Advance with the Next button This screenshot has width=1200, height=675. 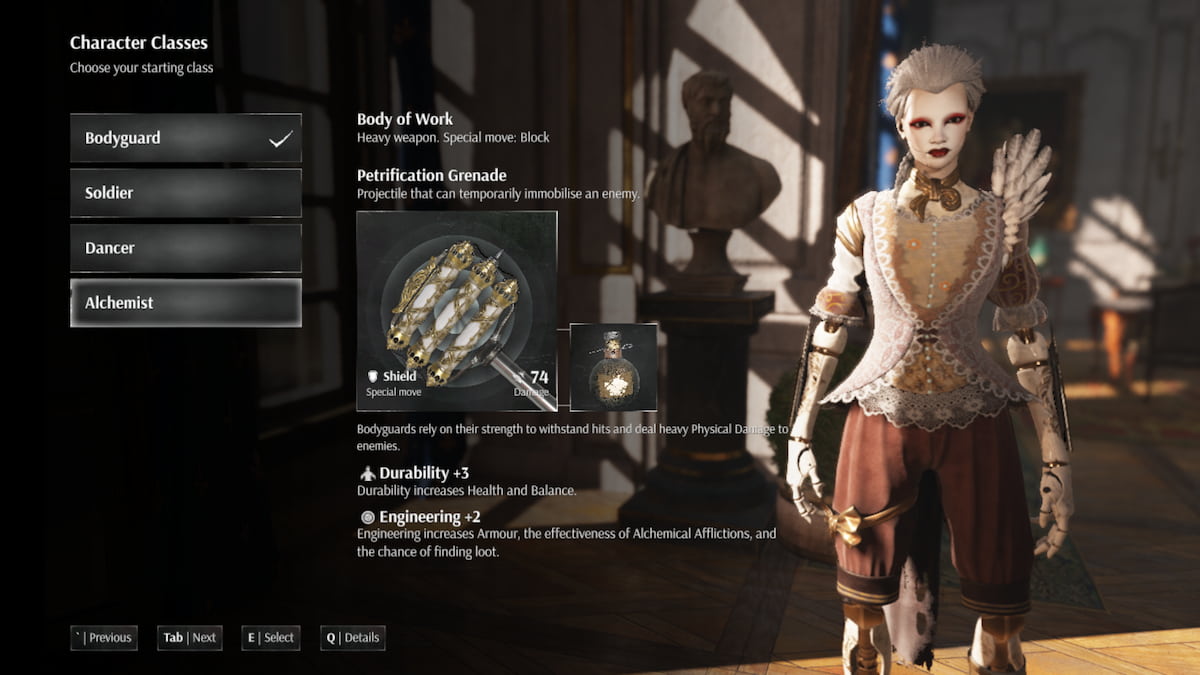tap(190, 638)
